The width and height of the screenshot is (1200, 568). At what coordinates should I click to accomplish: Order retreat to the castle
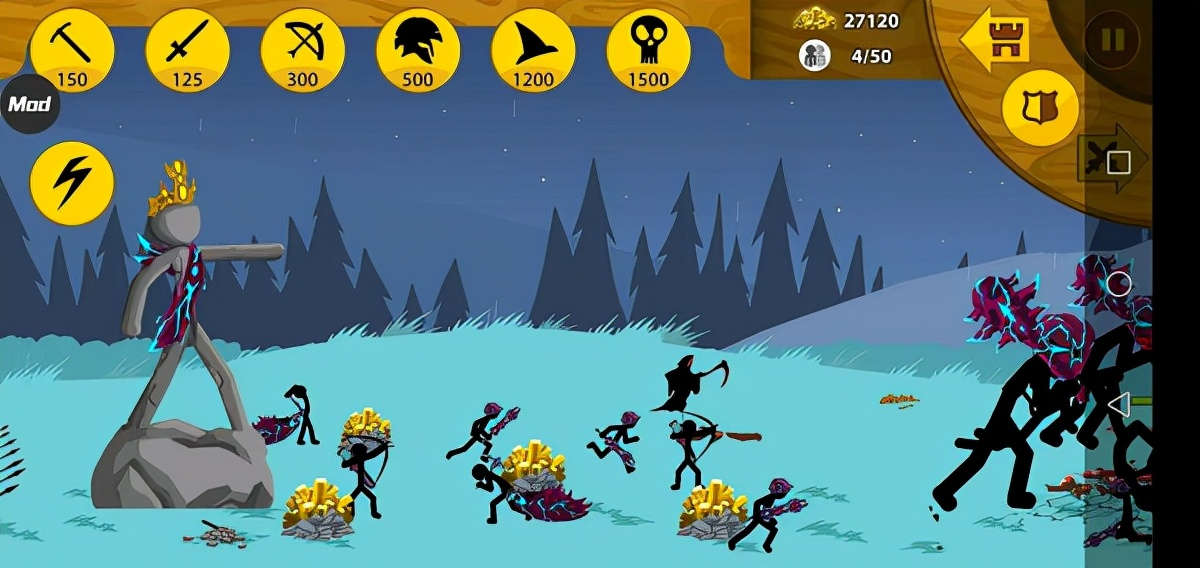pyautogui.click(x=995, y=38)
